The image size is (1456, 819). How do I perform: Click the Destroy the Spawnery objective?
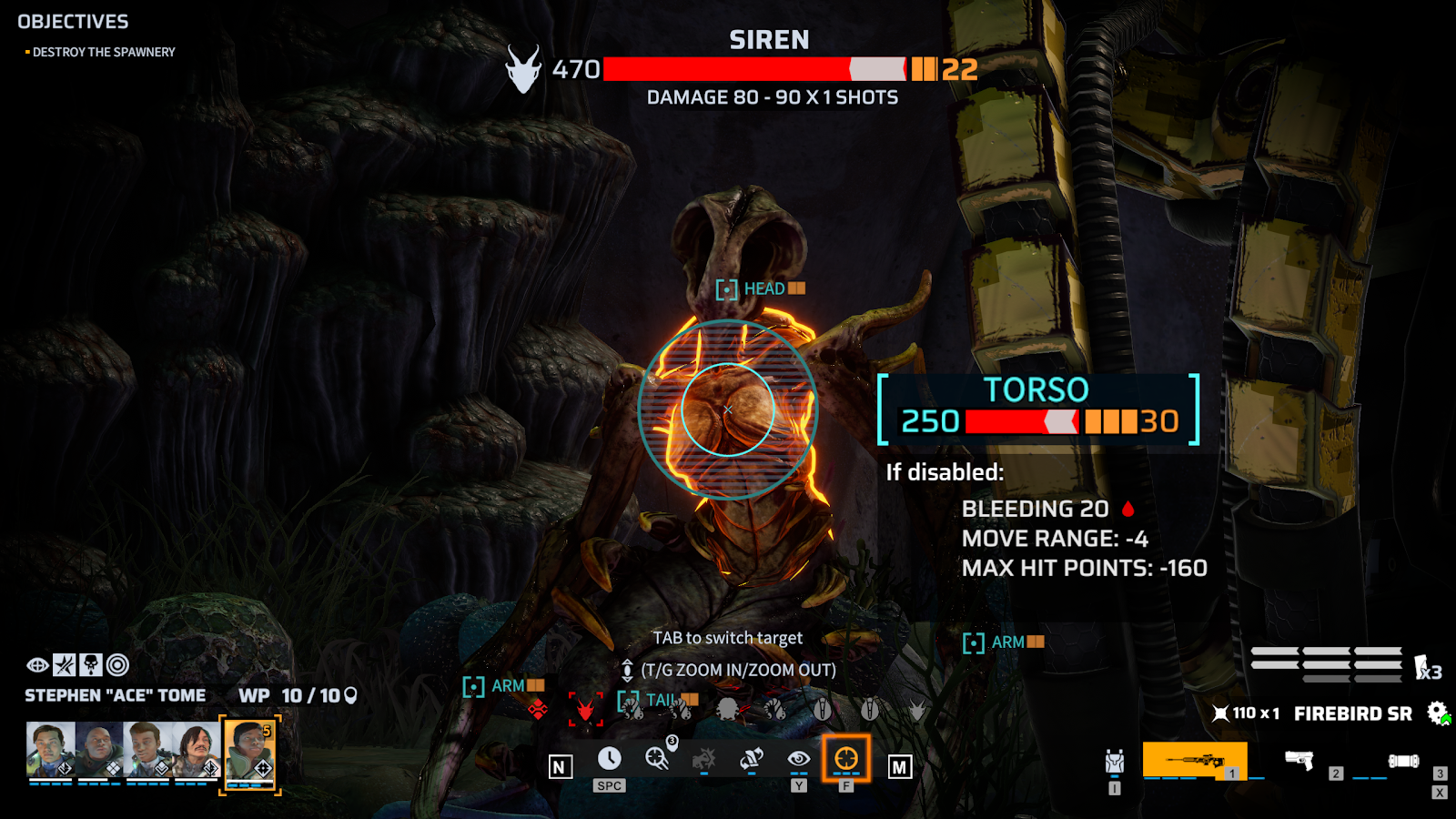point(104,53)
